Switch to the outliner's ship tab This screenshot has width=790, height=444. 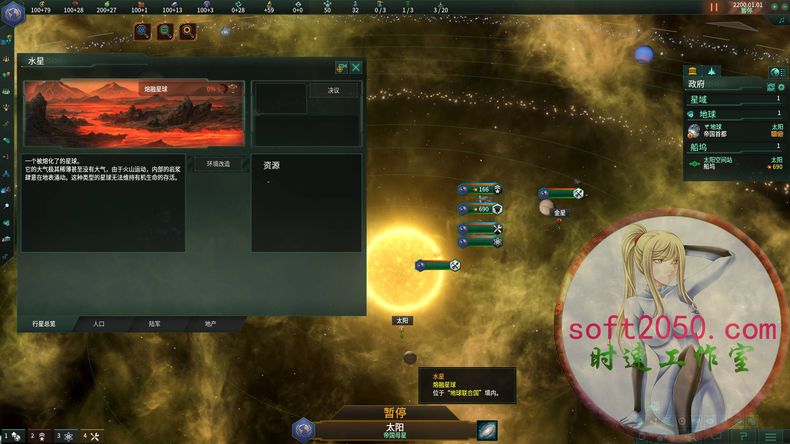pyautogui.click(x=711, y=72)
